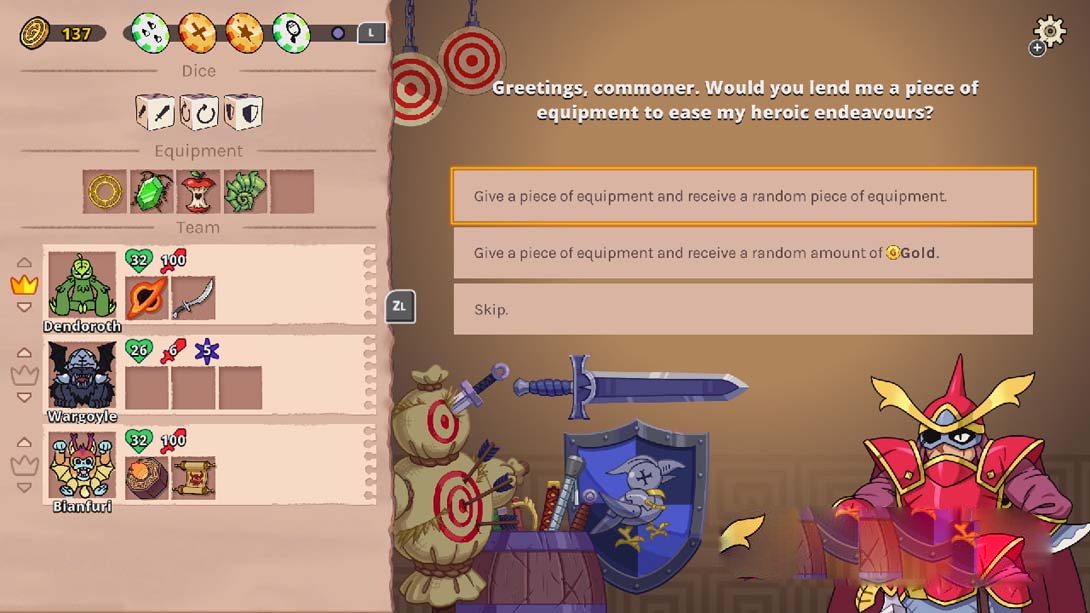The width and height of the screenshot is (1090, 613).
Task: Select the shield defense die
Action: 243,112
